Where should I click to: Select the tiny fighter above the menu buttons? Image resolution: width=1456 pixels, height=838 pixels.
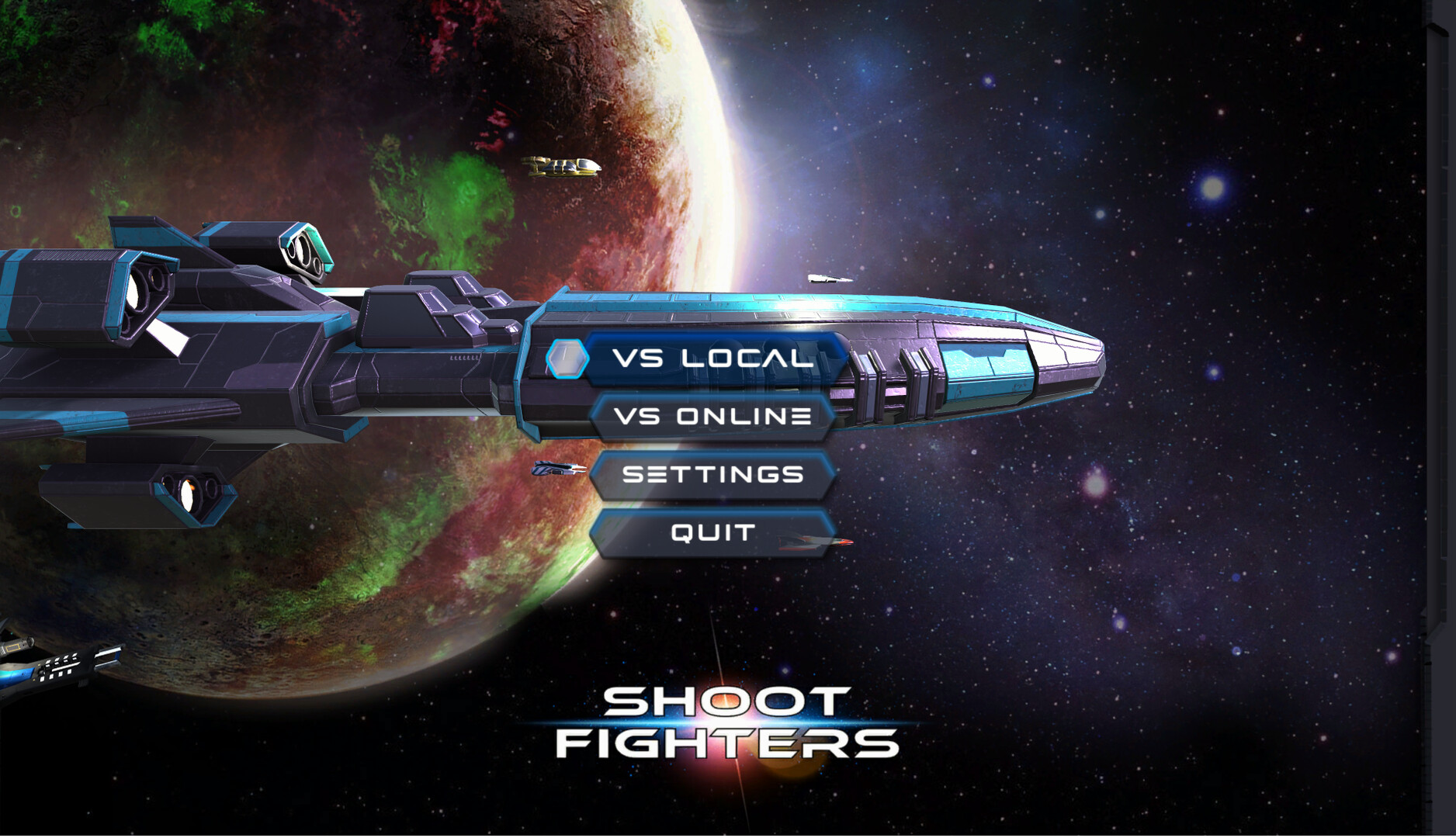click(830, 279)
